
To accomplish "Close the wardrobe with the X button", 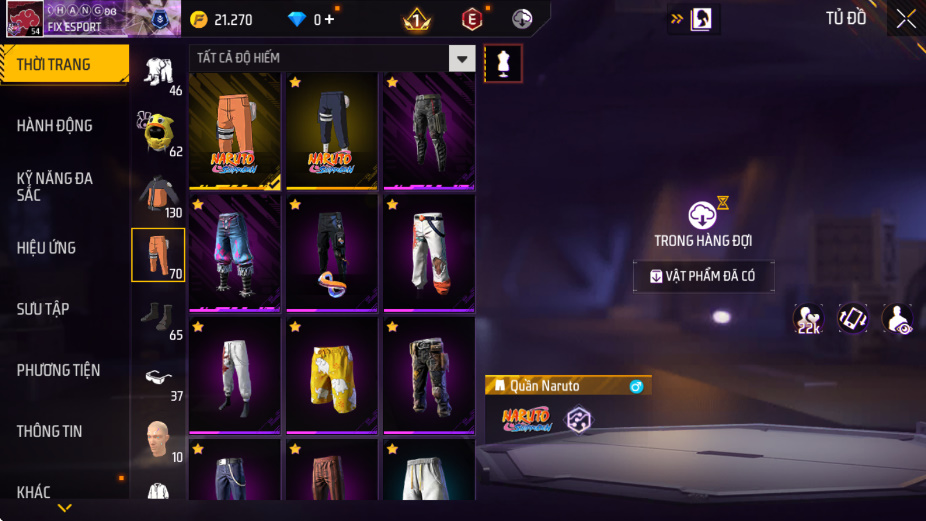I will tap(905, 19).
